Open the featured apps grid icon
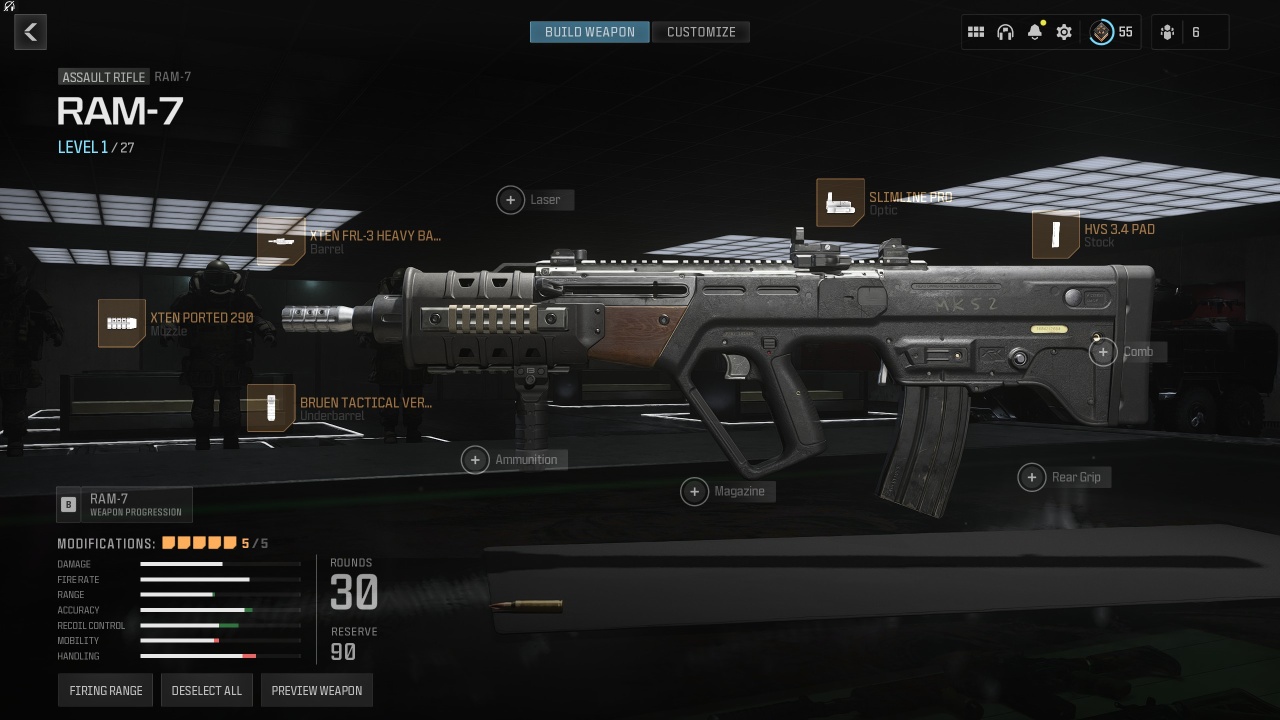Image resolution: width=1280 pixels, height=720 pixels. [x=976, y=31]
